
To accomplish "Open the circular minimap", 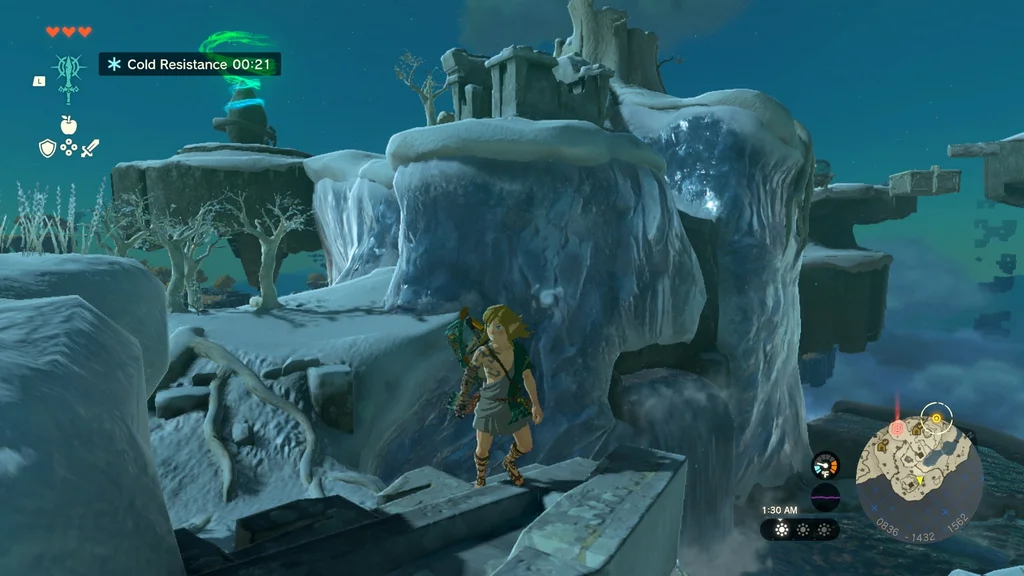I will [x=920, y=468].
